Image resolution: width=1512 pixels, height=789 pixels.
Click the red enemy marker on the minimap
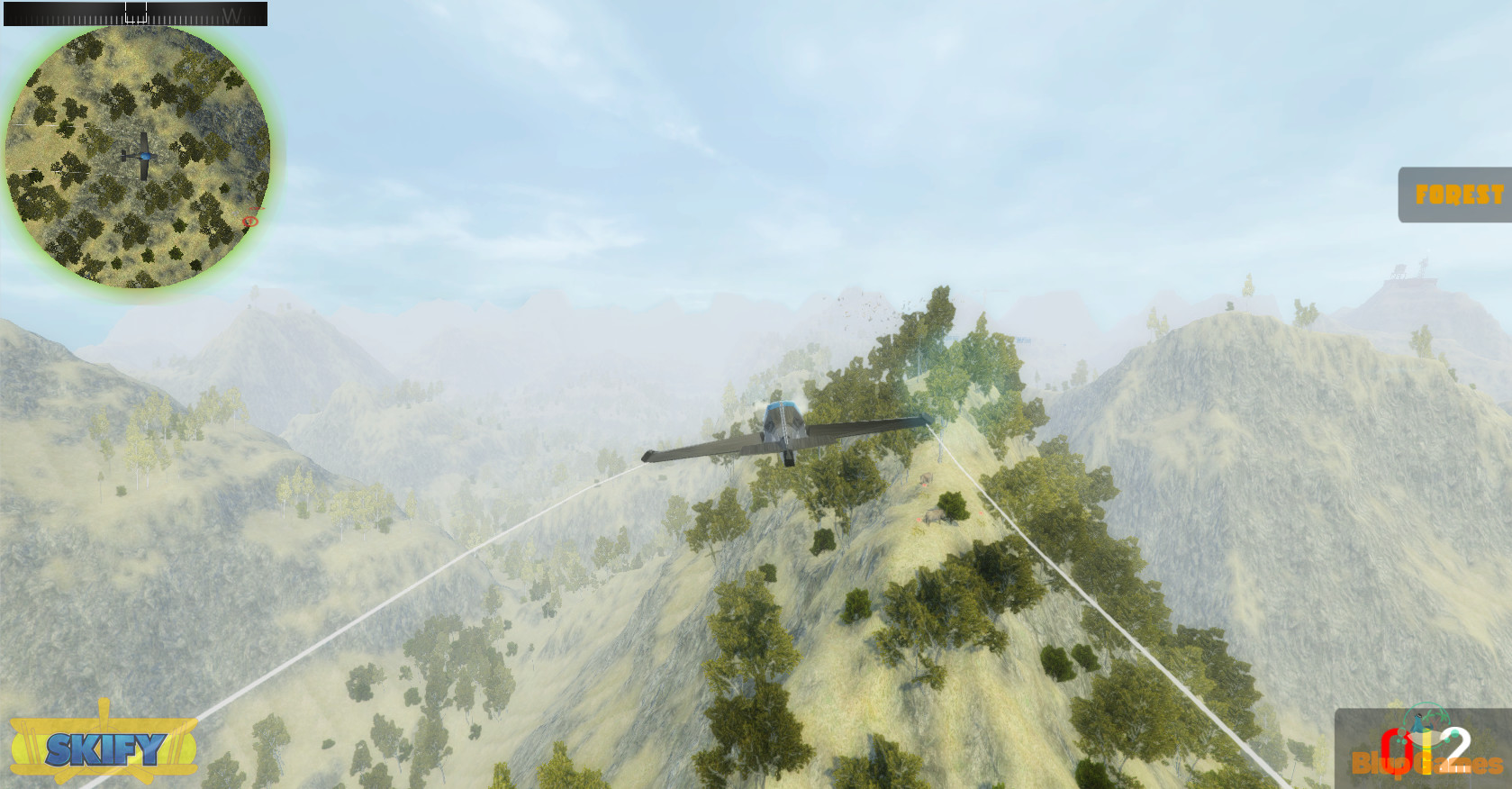point(250,220)
